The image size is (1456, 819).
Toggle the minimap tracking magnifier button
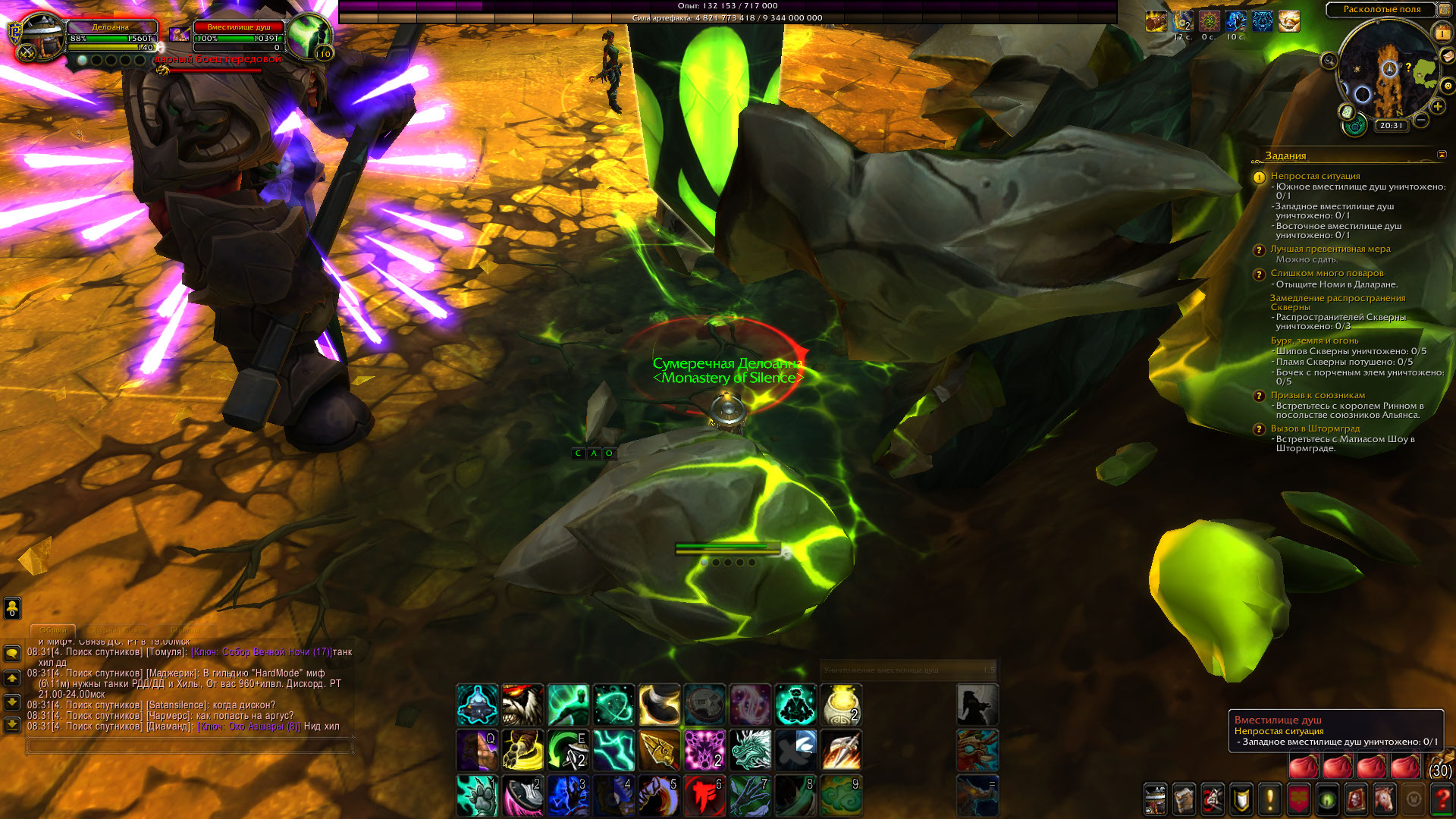tap(1329, 61)
